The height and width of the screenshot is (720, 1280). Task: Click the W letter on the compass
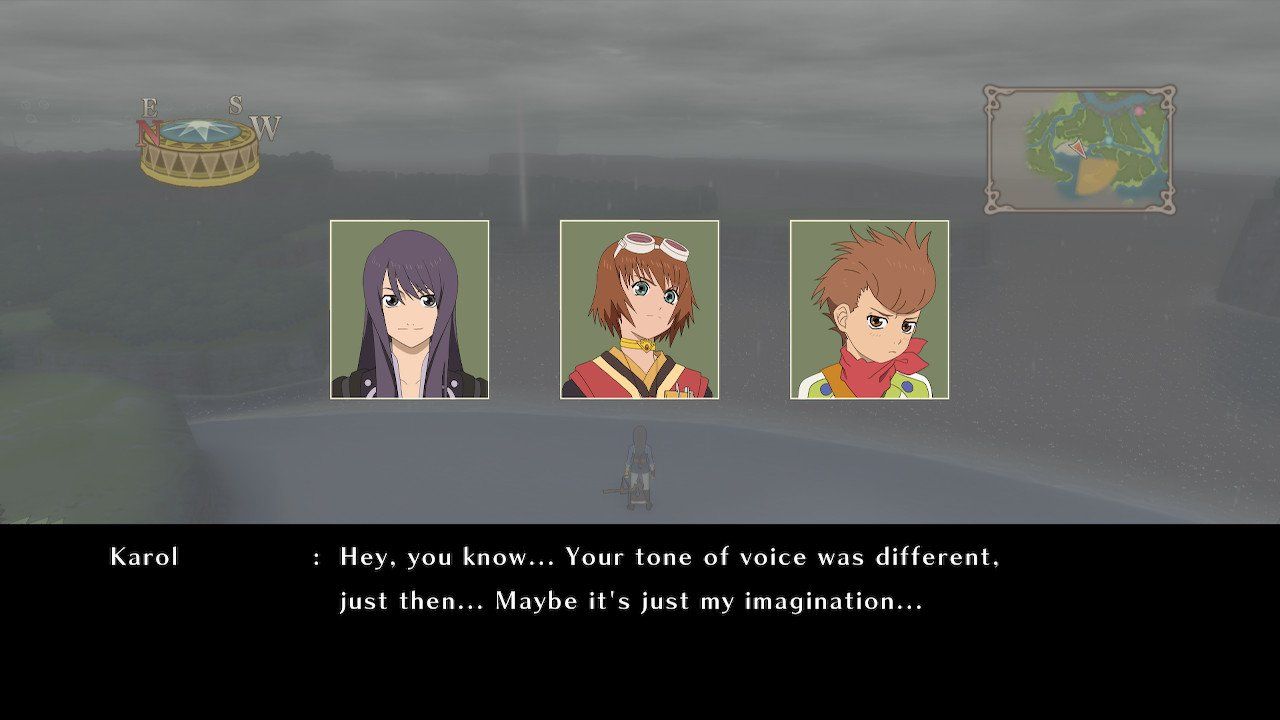(x=264, y=128)
